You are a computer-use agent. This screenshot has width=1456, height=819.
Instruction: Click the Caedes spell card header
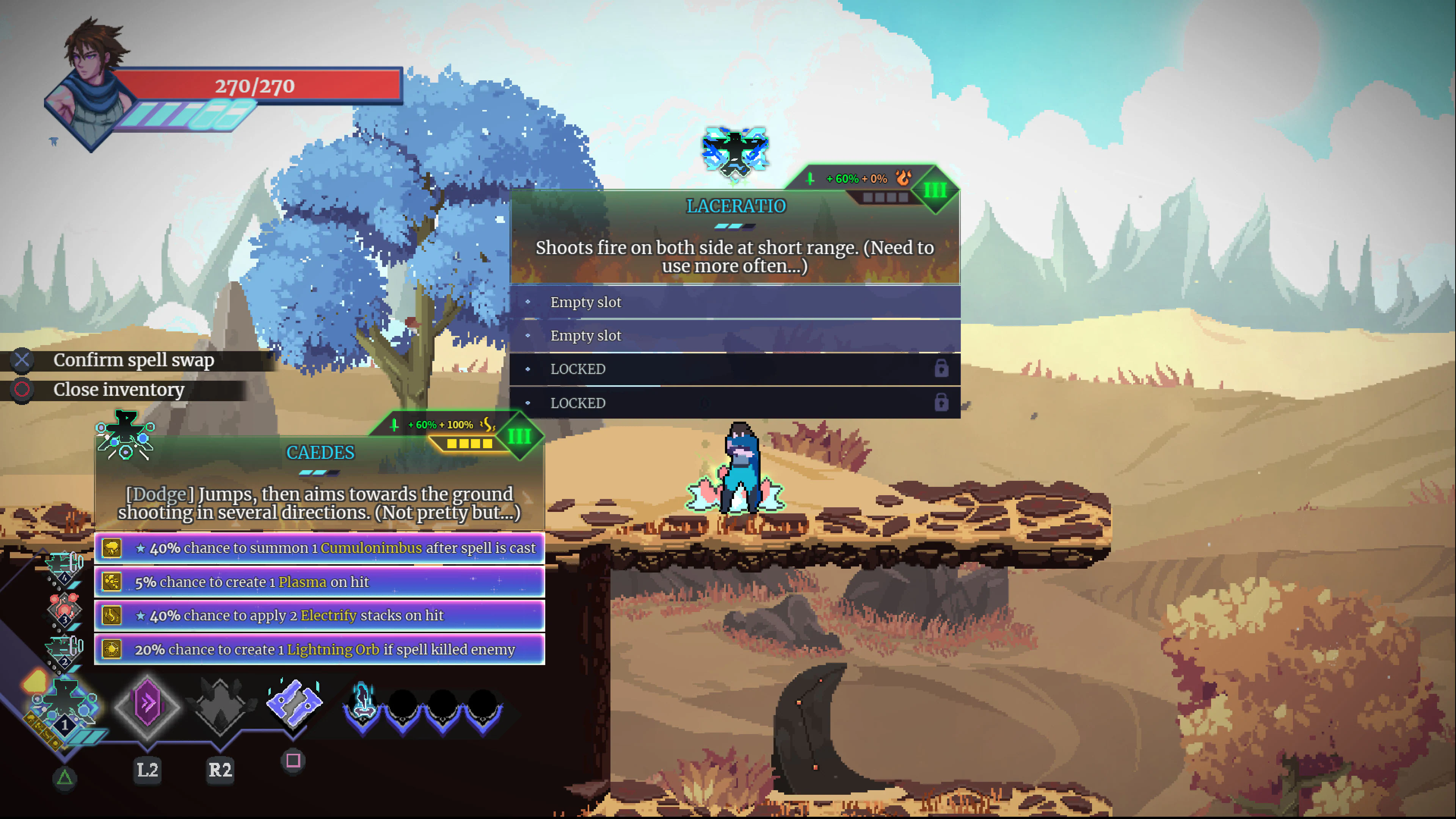(x=320, y=452)
